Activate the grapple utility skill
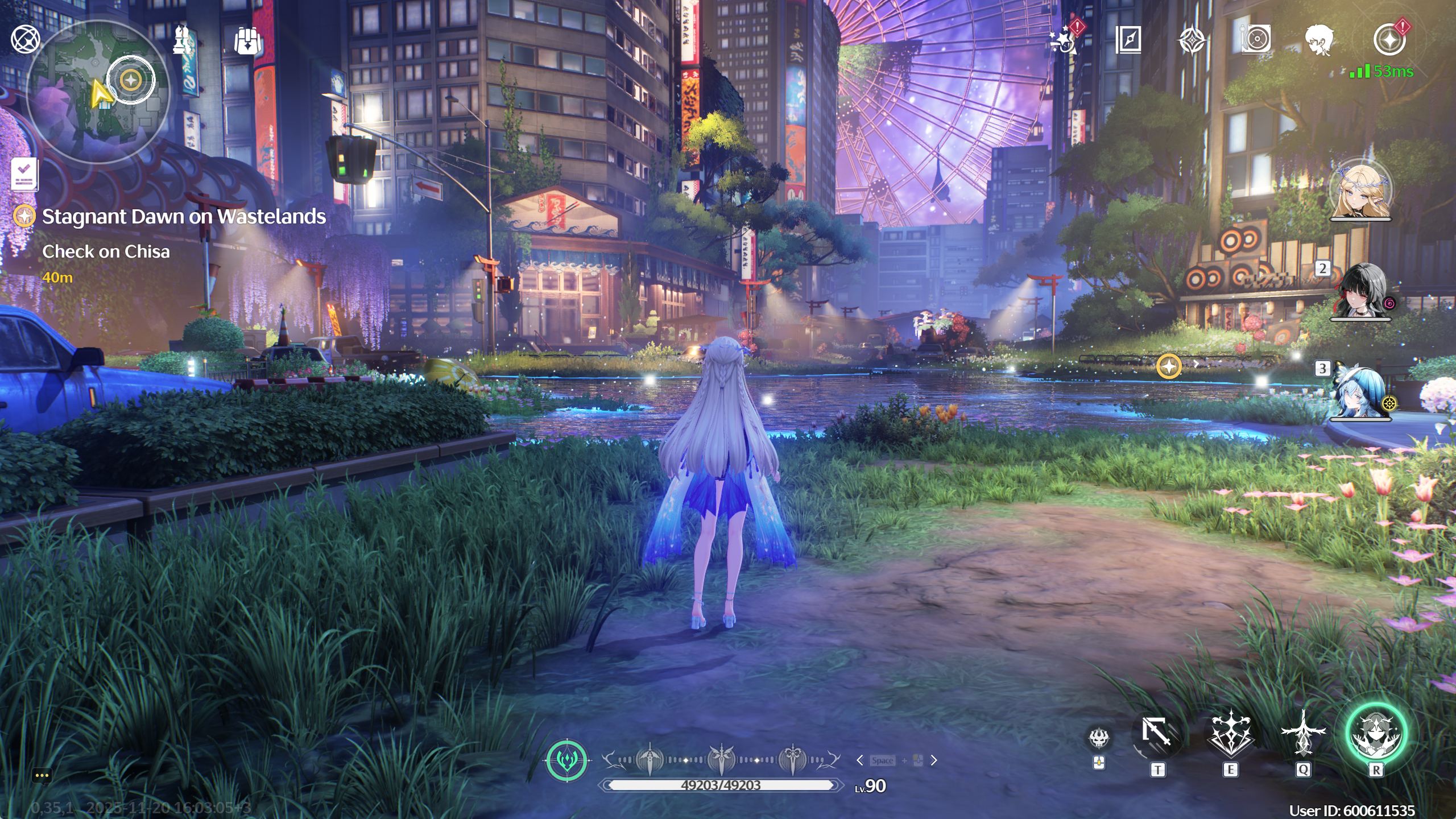This screenshot has height=819, width=1456. (1157, 734)
